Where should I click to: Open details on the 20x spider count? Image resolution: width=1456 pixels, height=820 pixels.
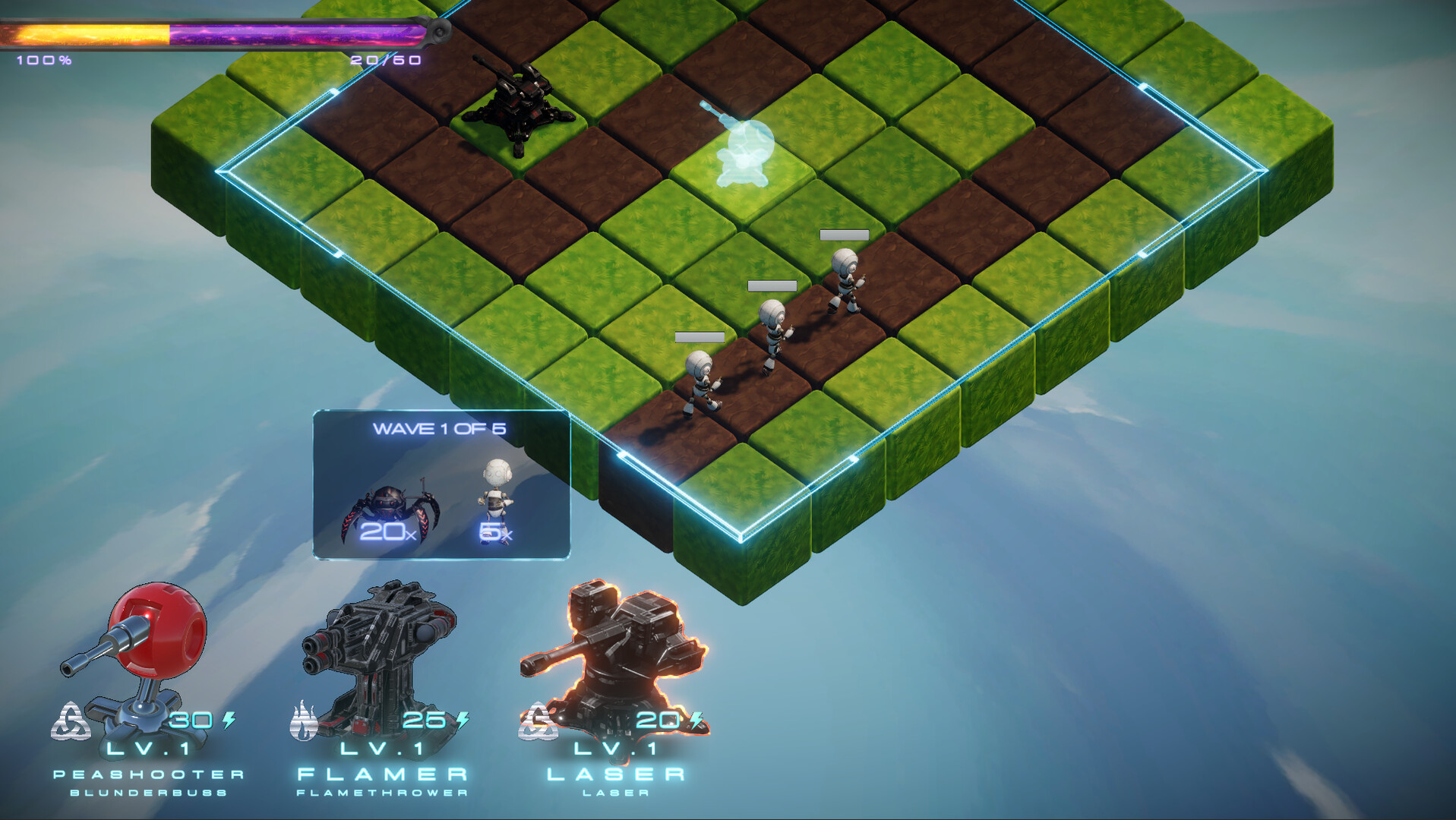(x=387, y=531)
